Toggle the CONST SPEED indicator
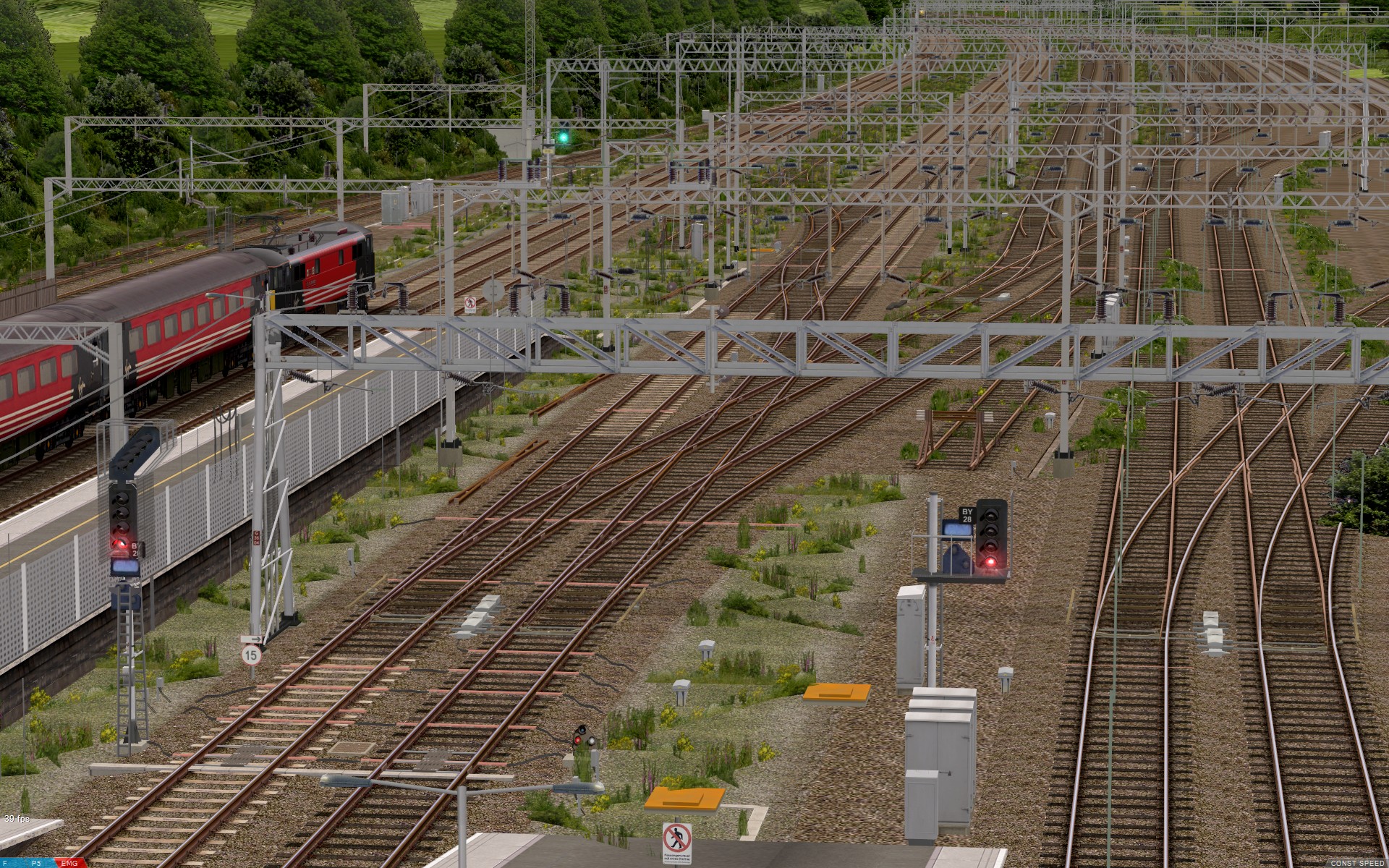The image size is (1389, 868). (x=1356, y=863)
